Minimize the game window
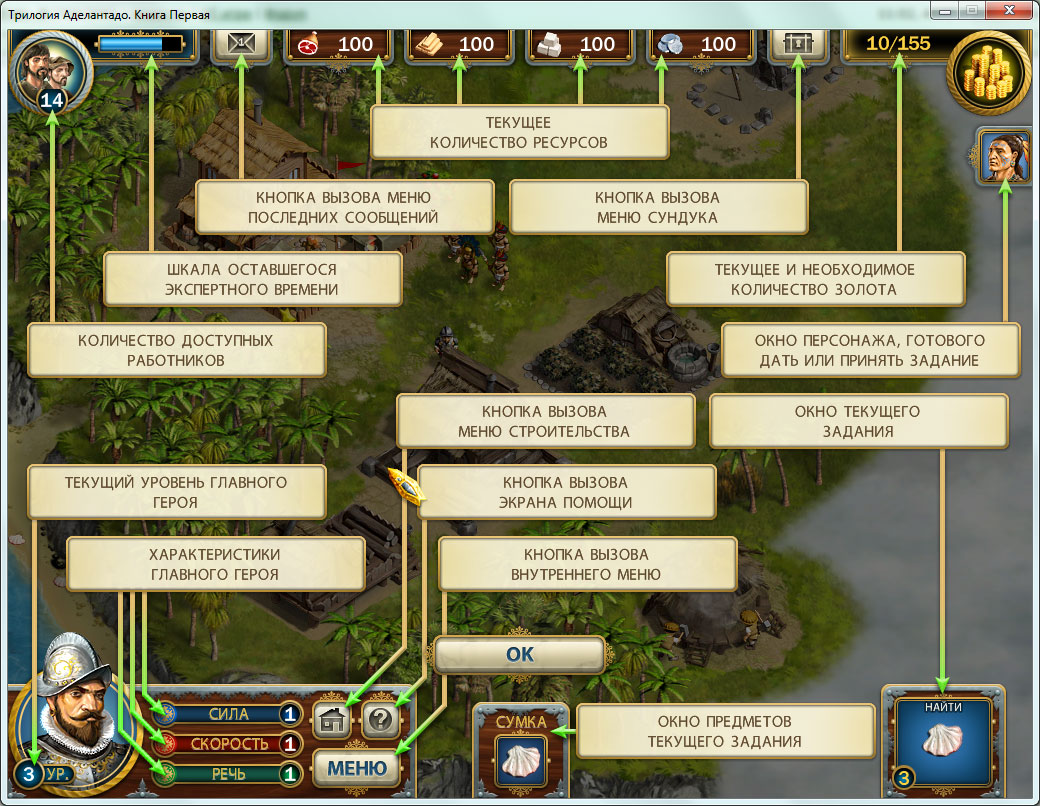 point(943,11)
